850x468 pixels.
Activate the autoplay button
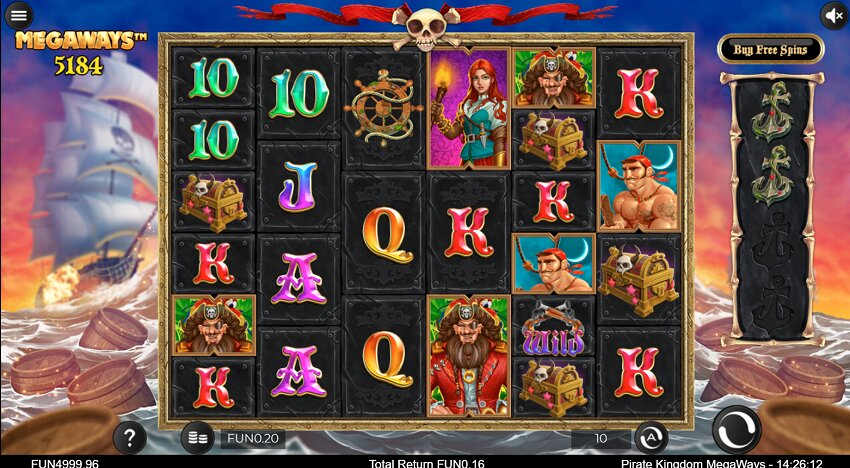pyautogui.click(x=651, y=437)
